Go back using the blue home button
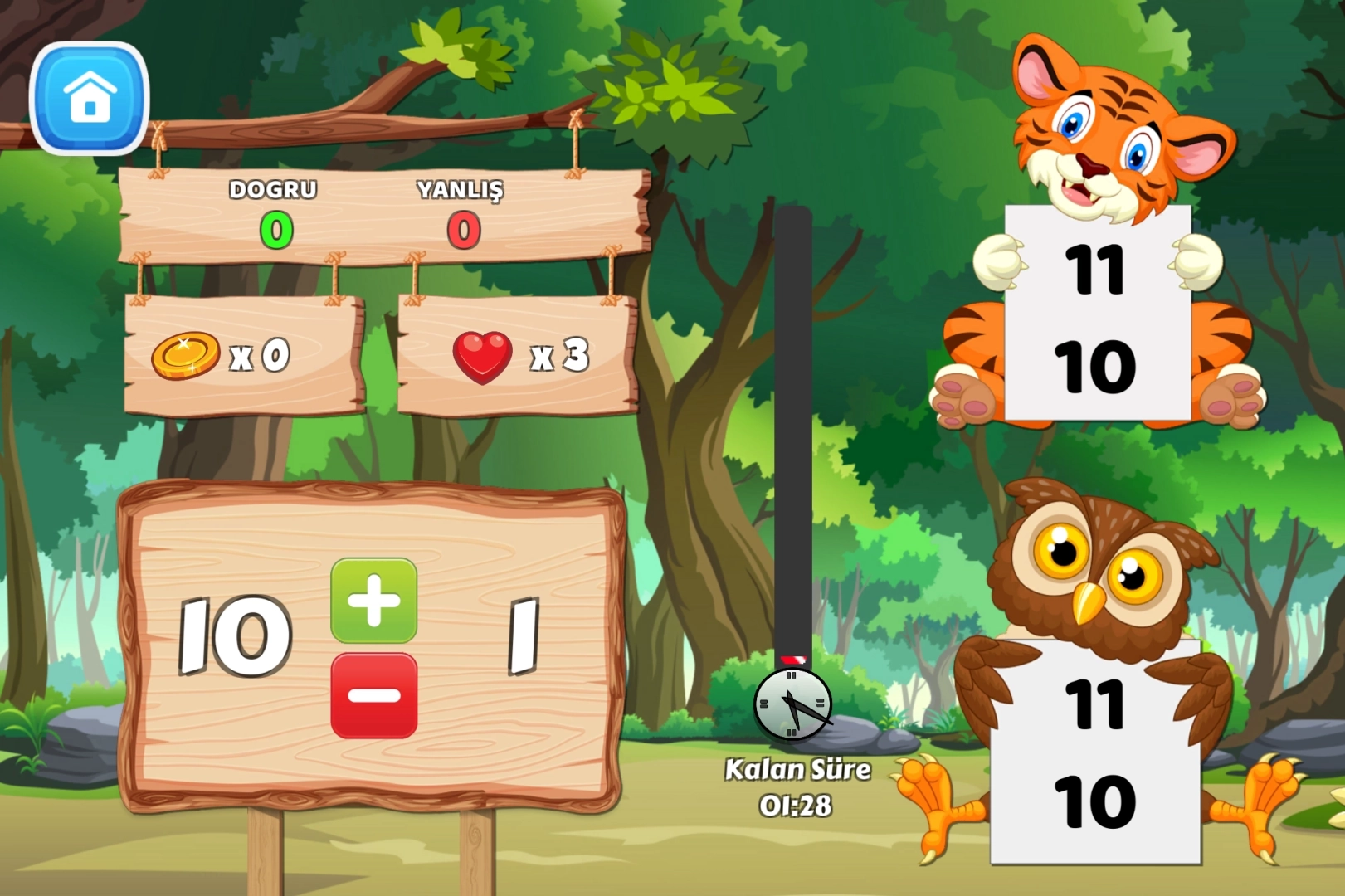The height and width of the screenshot is (896, 1345). (x=90, y=98)
